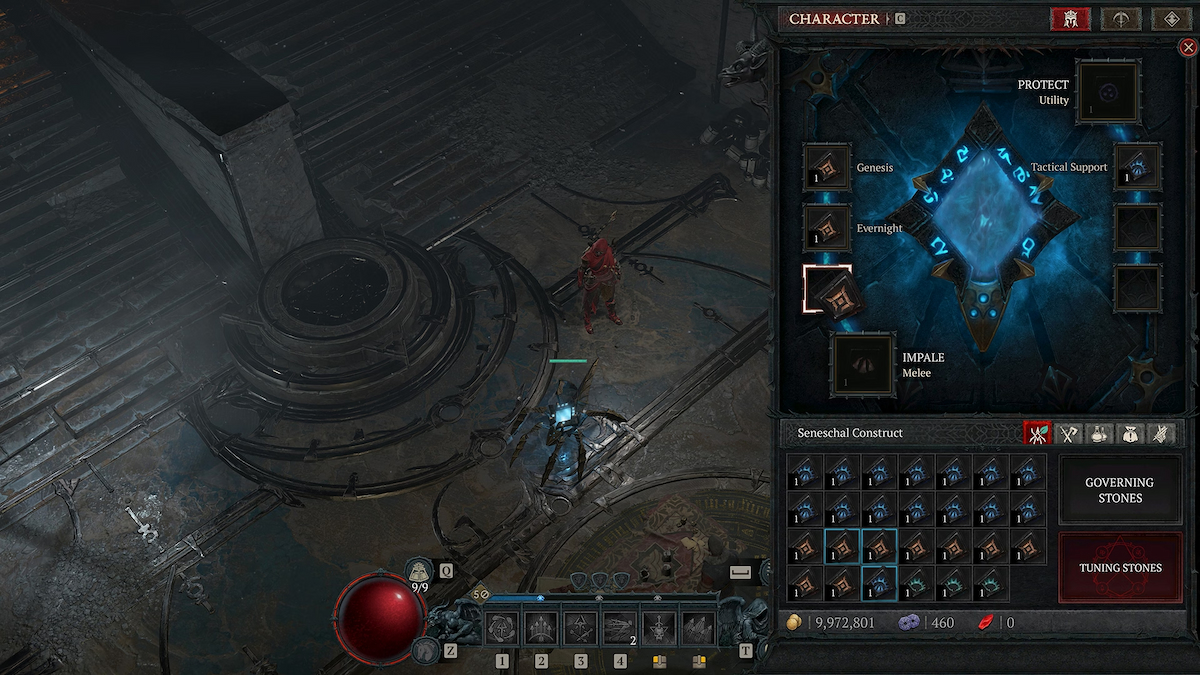The image size is (1200, 675).
Task: Use the healing potion icon
Action: [x=420, y=571]
